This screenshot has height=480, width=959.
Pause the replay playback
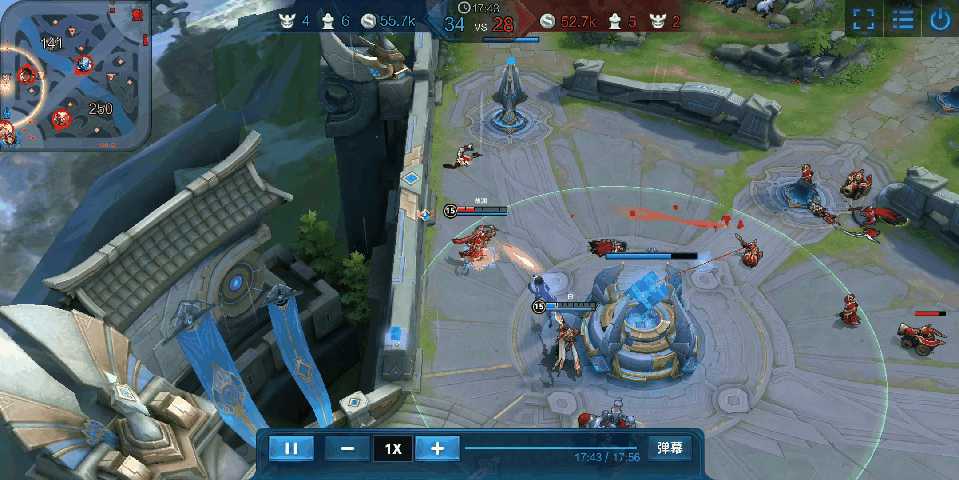[x=291, y=449]
